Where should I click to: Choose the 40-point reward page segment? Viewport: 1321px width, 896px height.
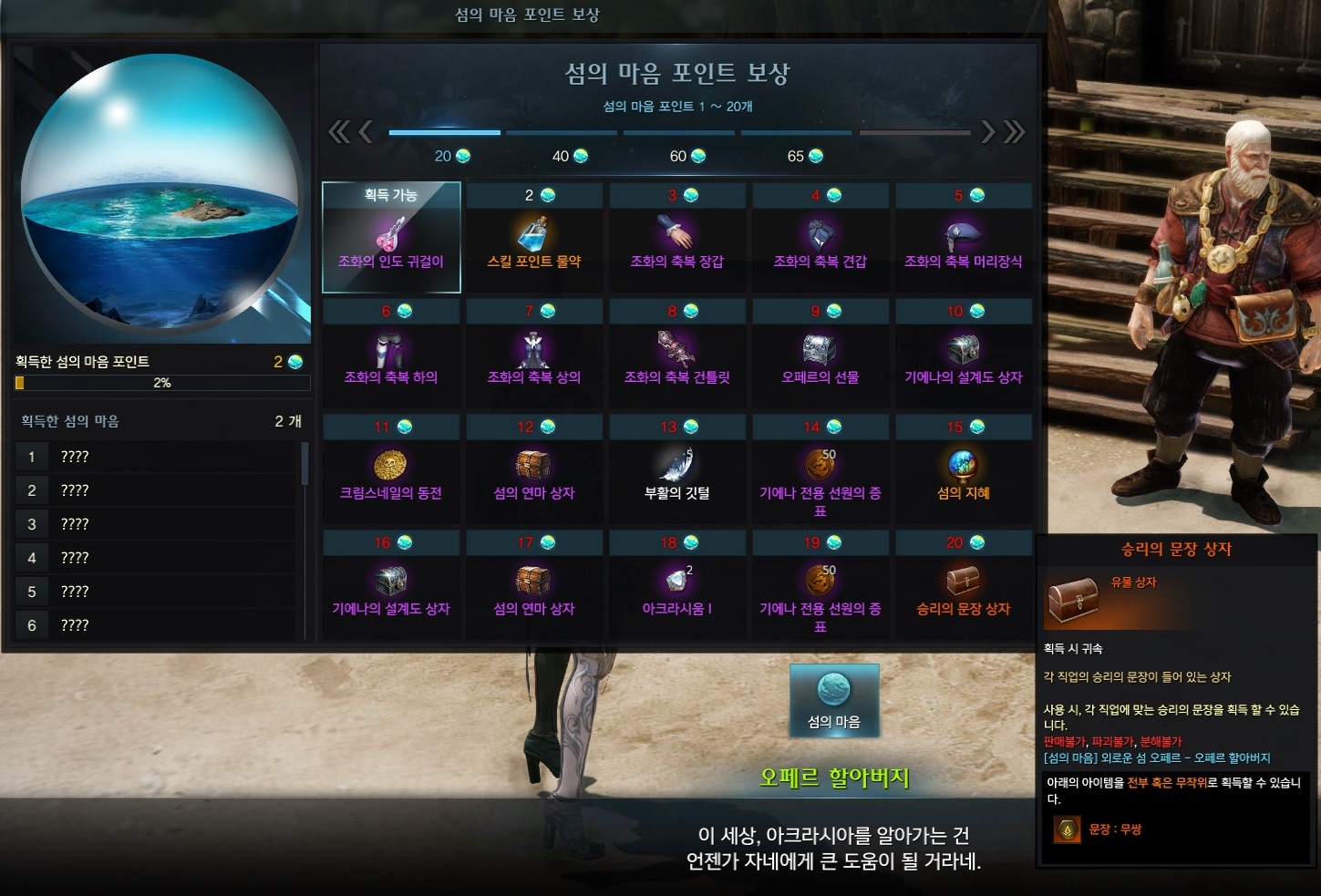[563, 133]
